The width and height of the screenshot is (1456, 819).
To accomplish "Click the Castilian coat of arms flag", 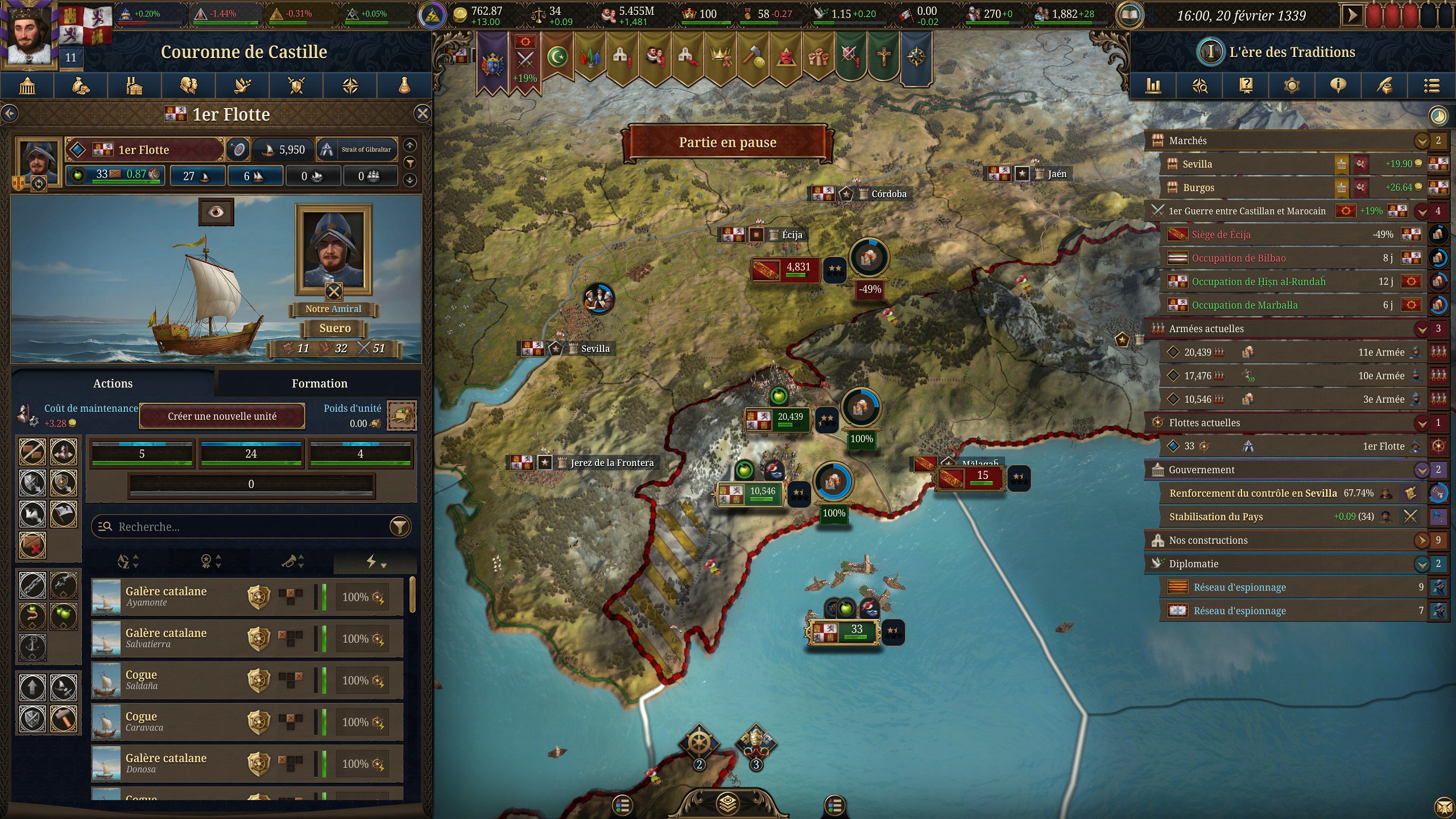I will 85,26.
